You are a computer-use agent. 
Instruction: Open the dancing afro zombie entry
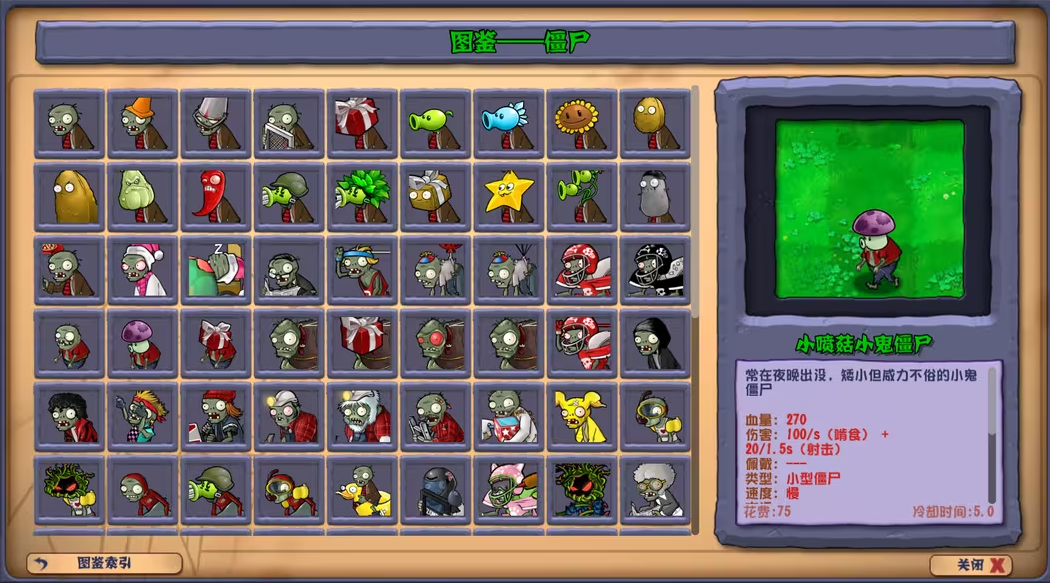click(x=70, y=416)
